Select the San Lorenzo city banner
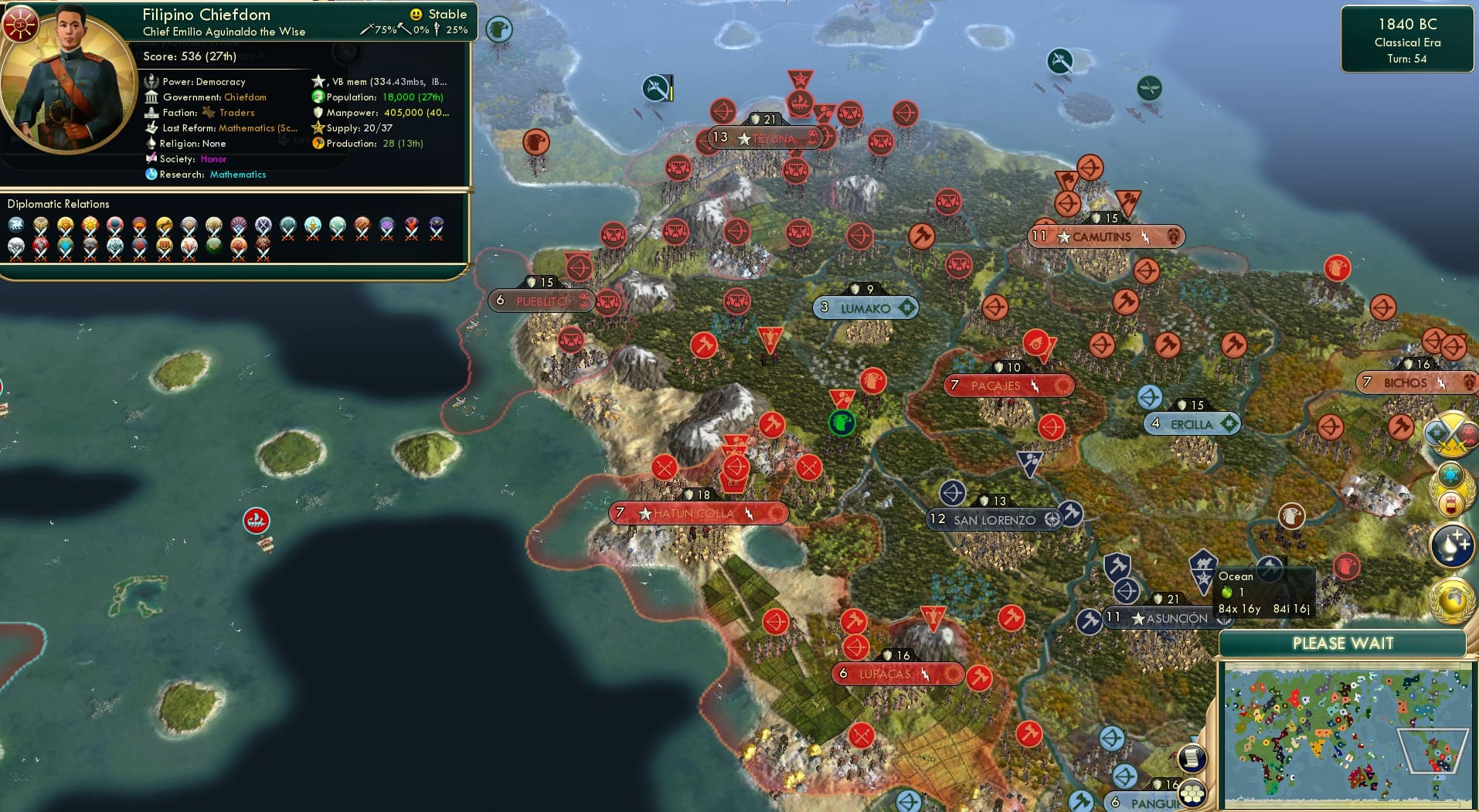 [x=994, y=519]
